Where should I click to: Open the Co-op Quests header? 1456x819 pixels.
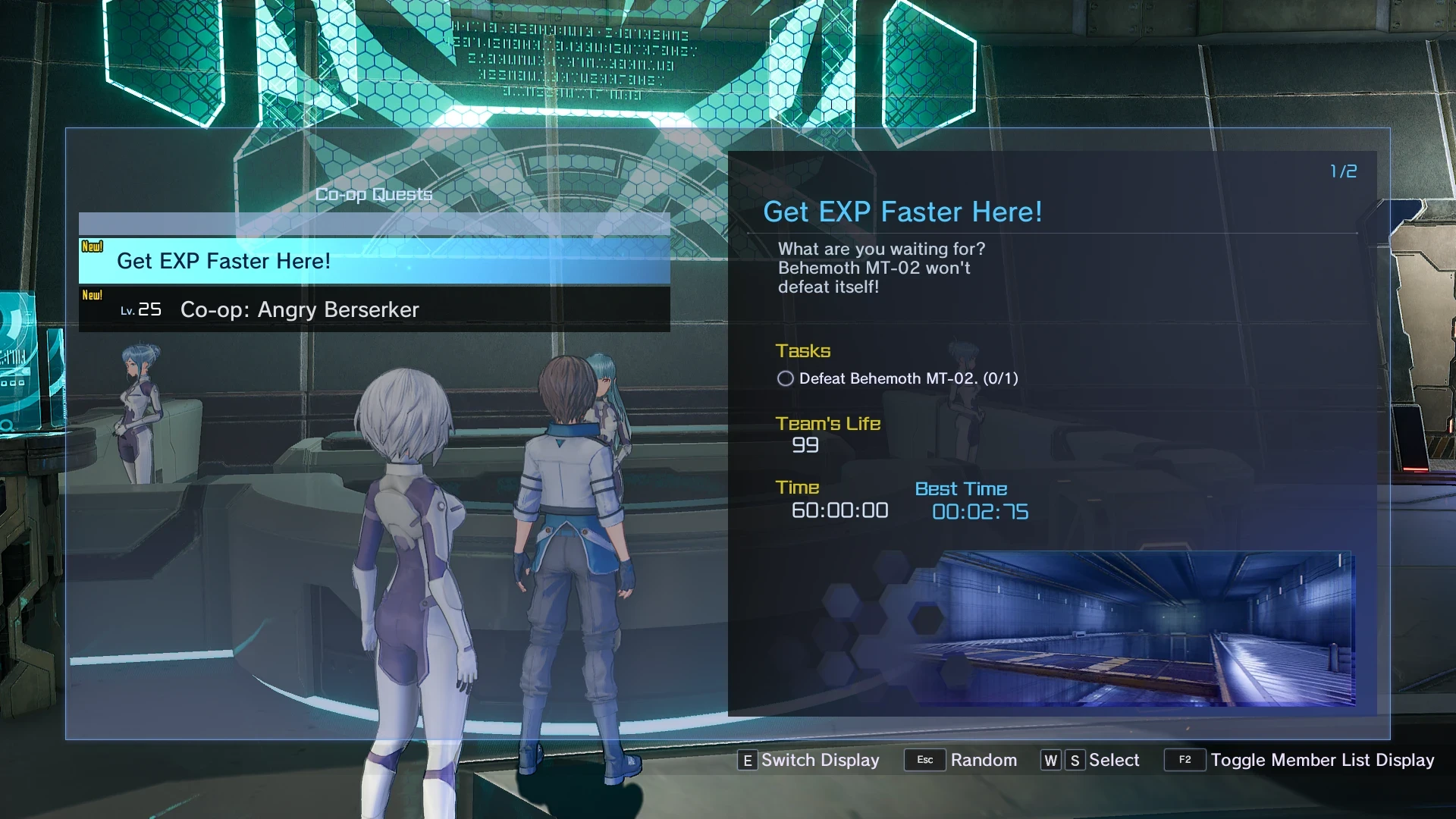(374, 194)
